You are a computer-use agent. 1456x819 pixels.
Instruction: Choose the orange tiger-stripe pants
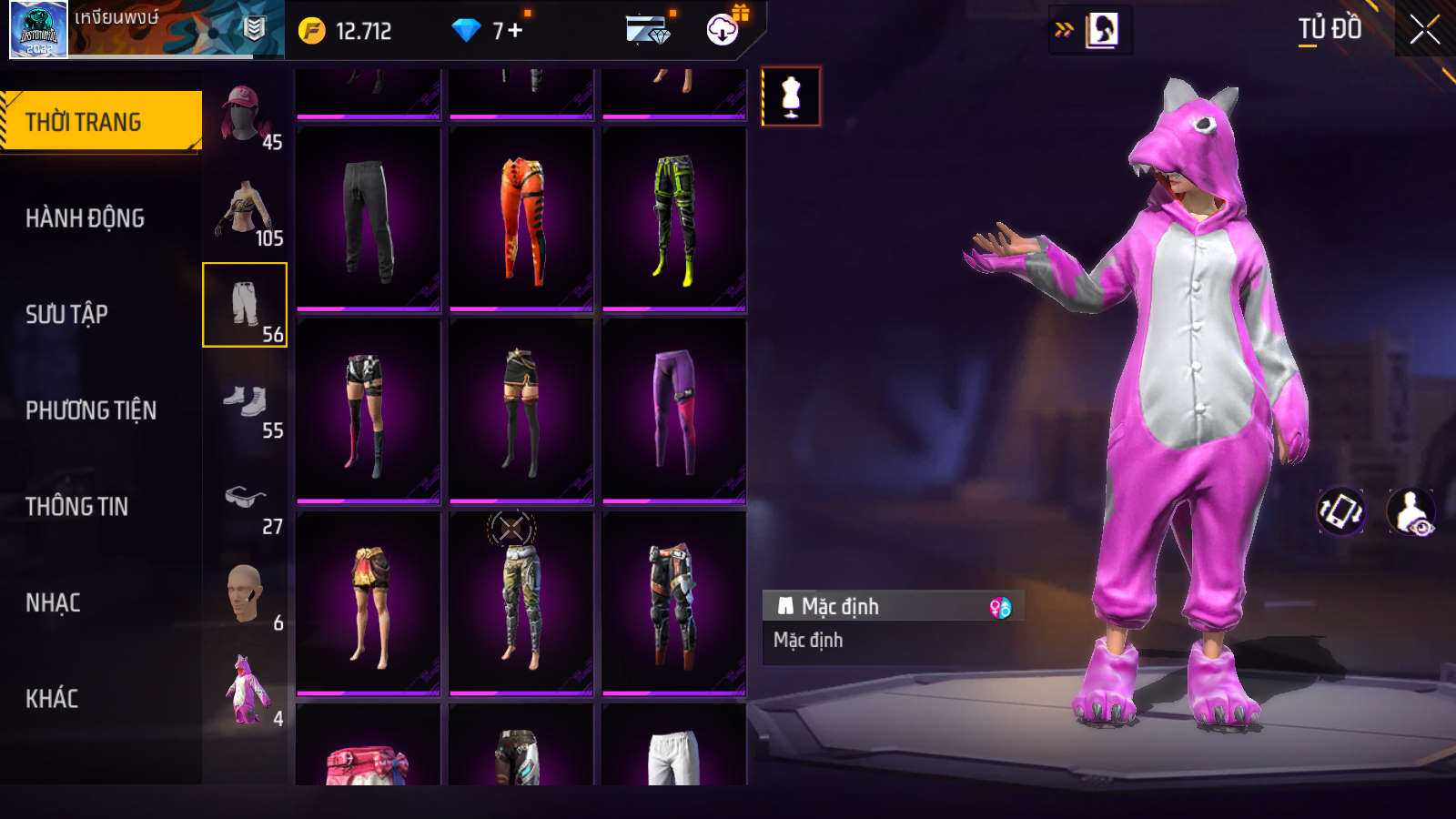coord(521,219)
